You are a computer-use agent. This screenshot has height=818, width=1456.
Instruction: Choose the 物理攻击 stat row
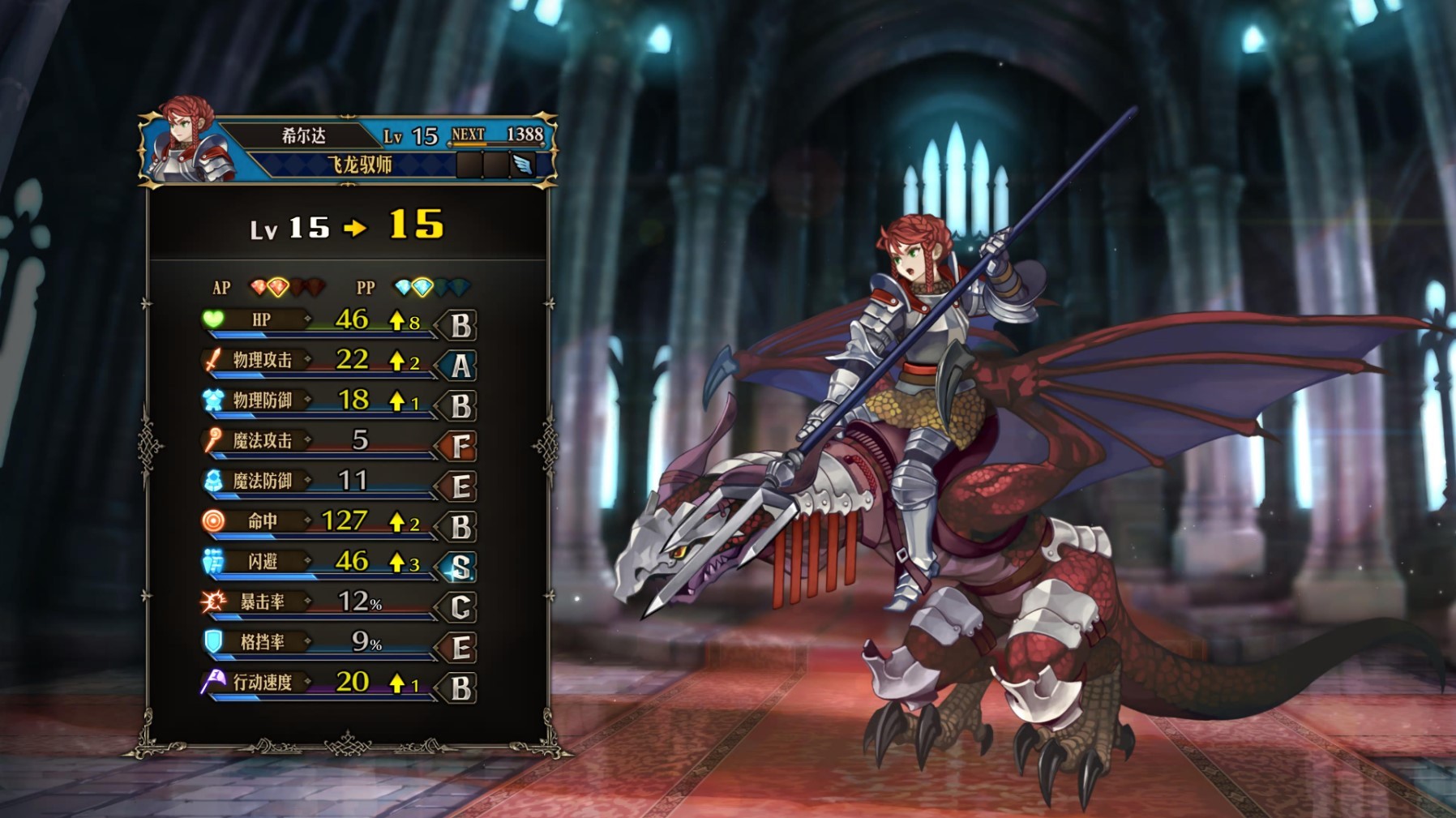click(x=337, y=361)
